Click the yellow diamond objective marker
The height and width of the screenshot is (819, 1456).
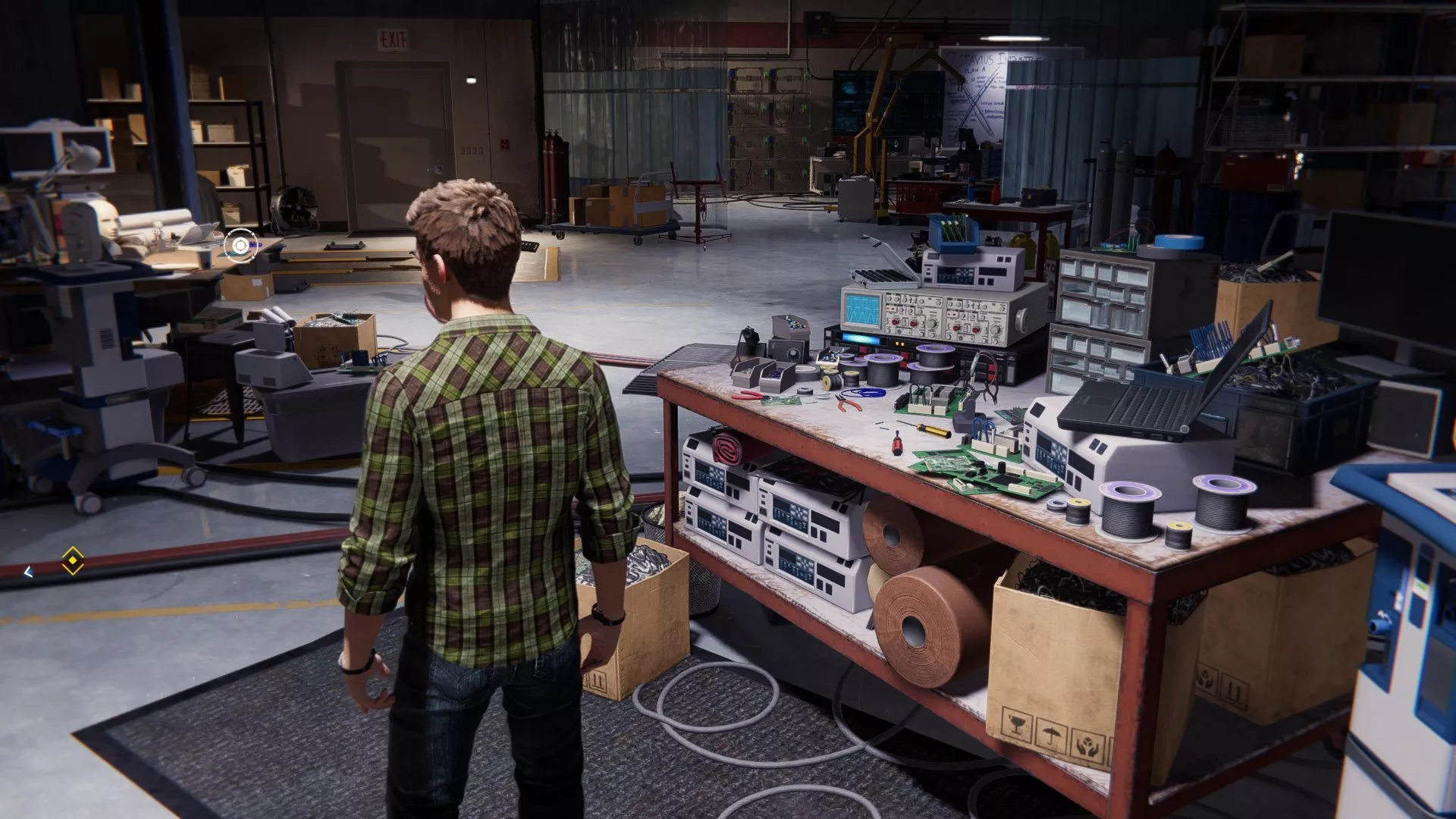tap(72, 561)
